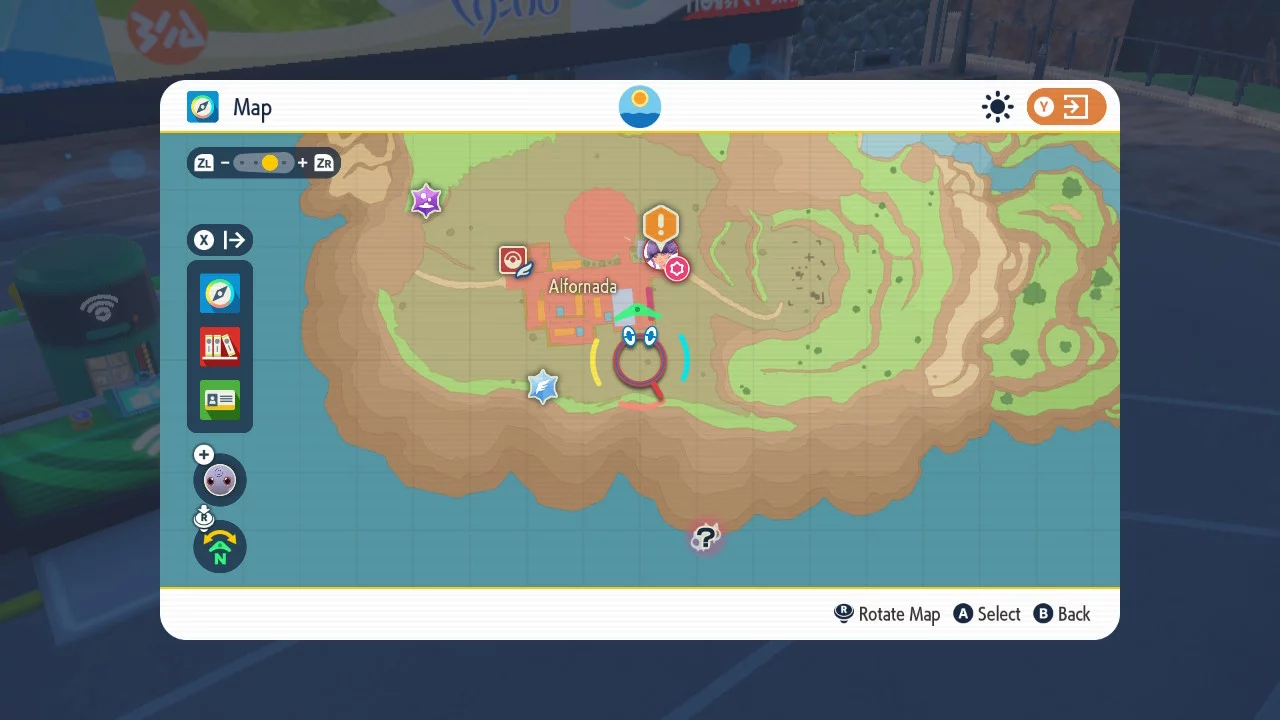Click the ZL zoom-out control
The image size is (1280, 720).
204,162
